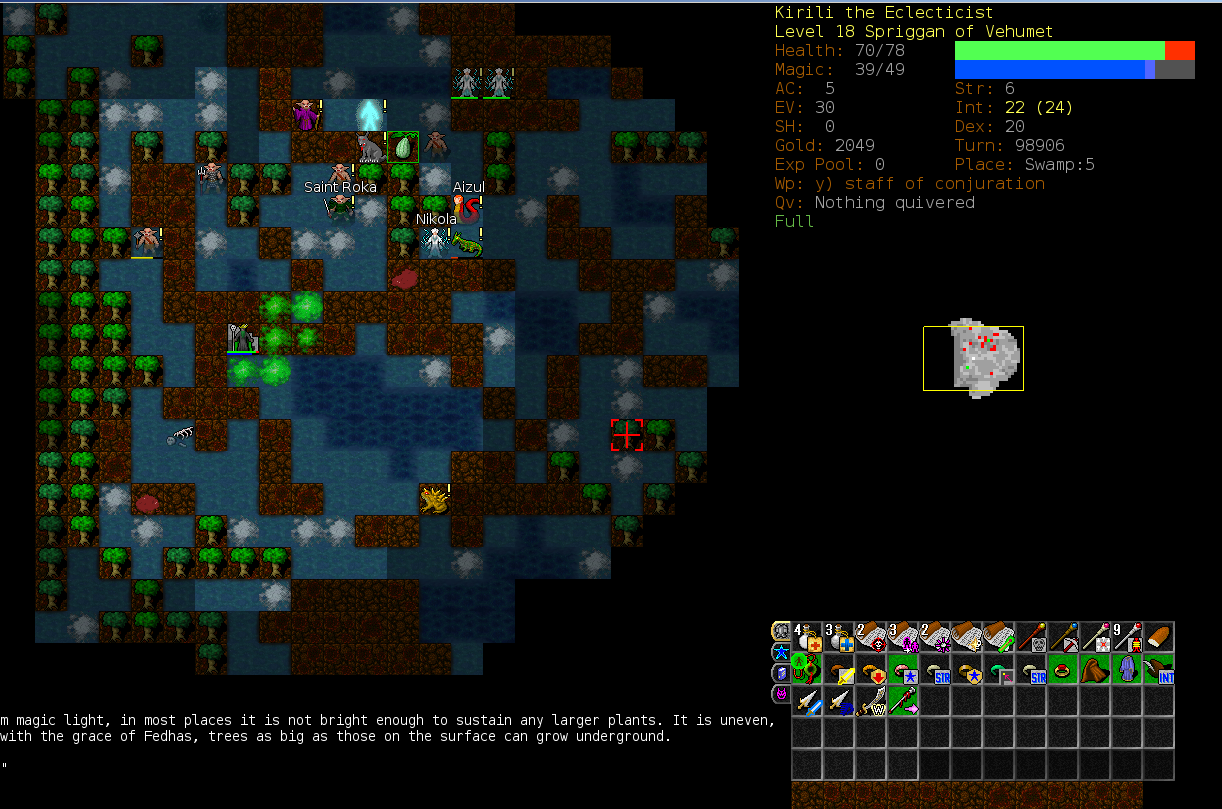Select the equipped amulet slot

[808, 670]
